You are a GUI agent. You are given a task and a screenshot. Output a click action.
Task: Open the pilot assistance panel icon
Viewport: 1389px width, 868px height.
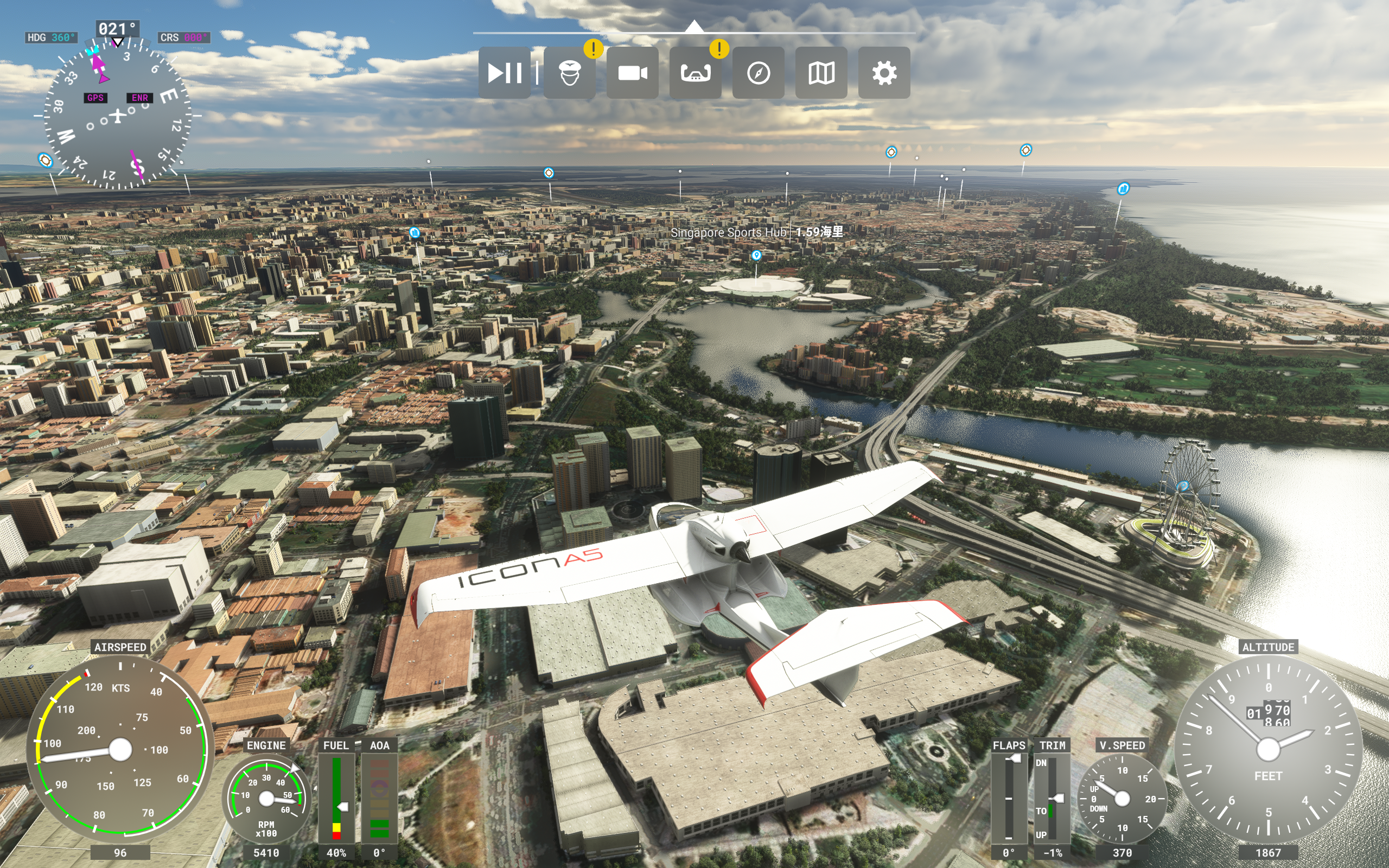(x=569, y=73)
